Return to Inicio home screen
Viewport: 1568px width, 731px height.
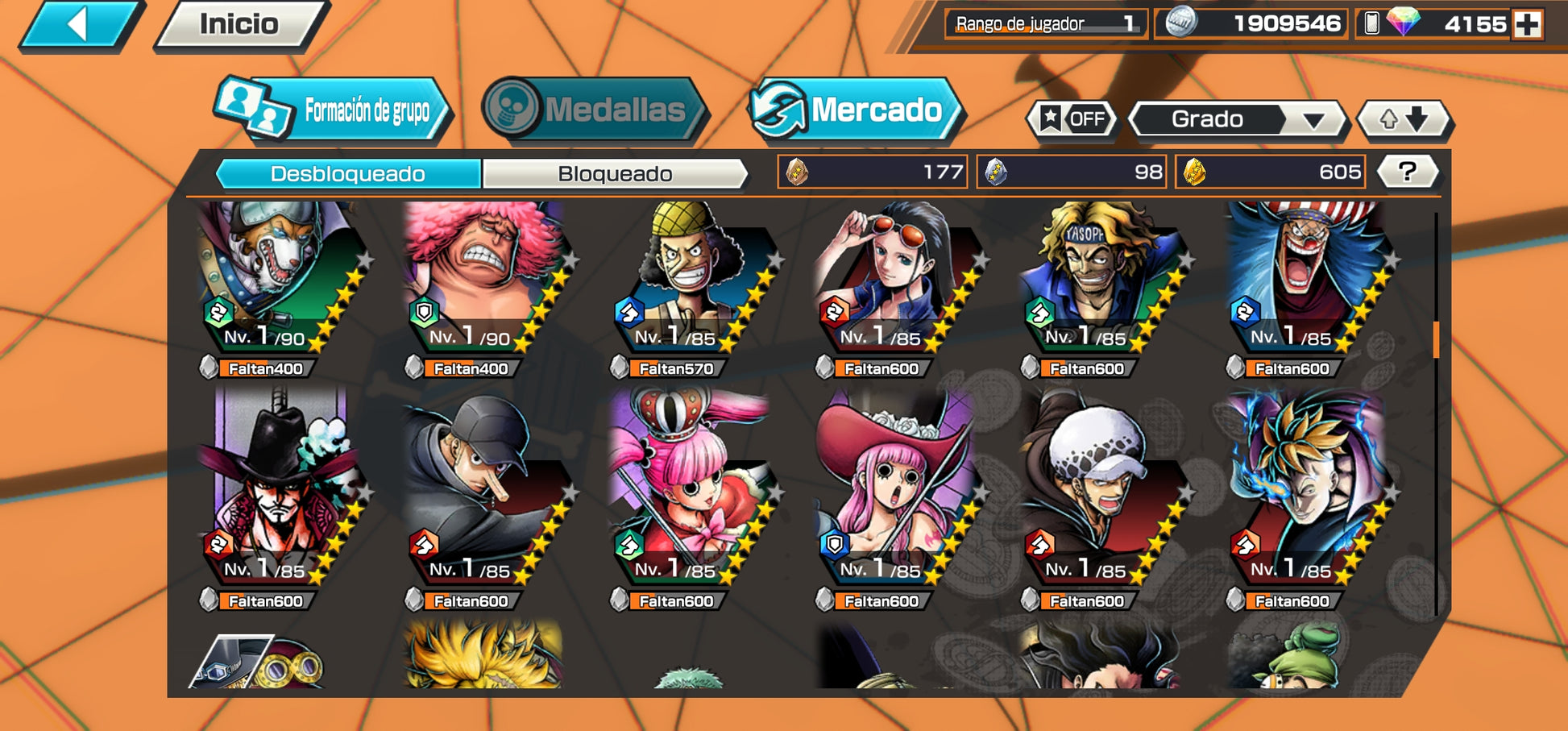click(239, 24)
